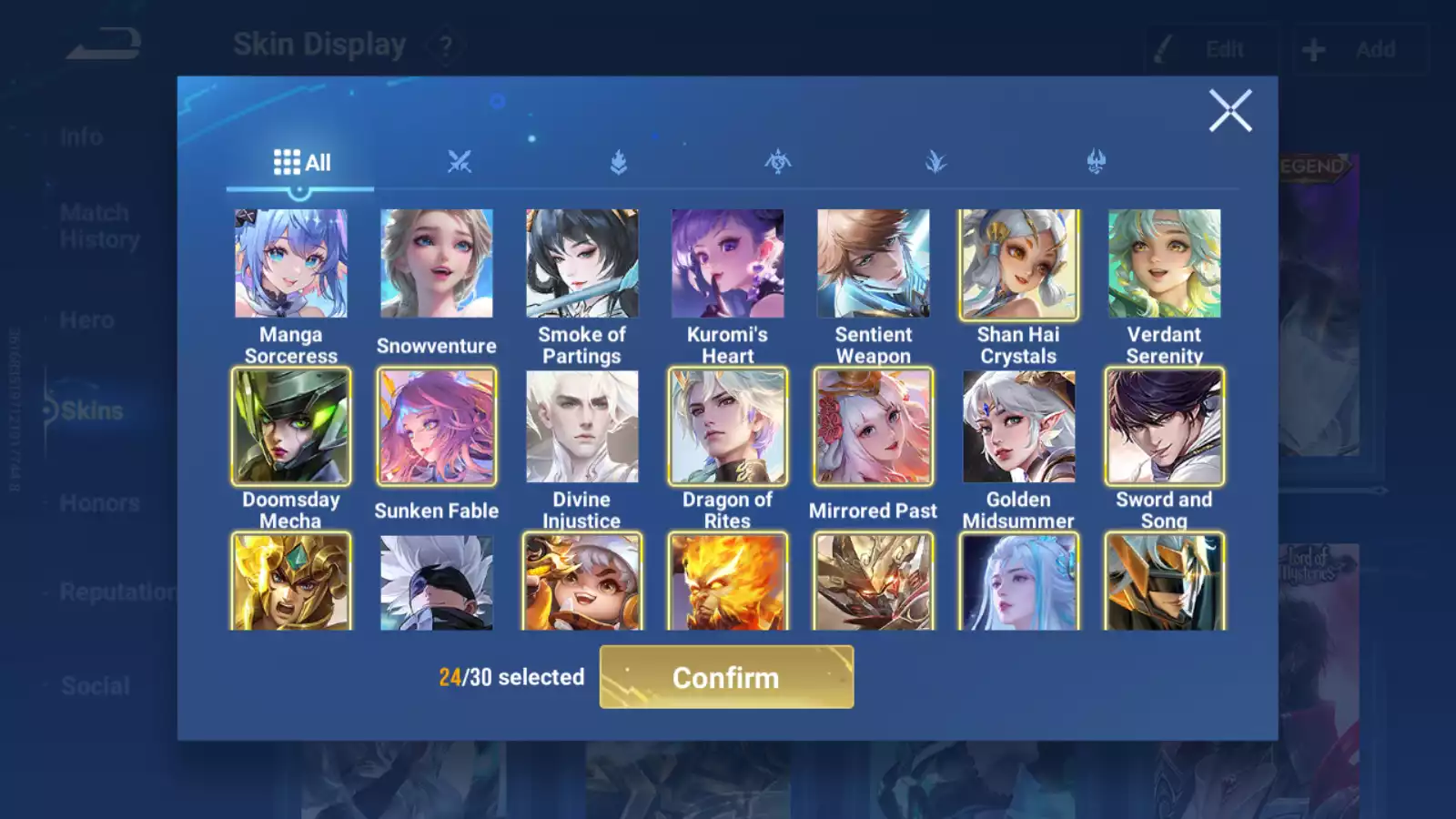The width and height of the screenshot is (1456, 819).
Task: Switch to the All skins tab
Action: [x=301, y=163]
